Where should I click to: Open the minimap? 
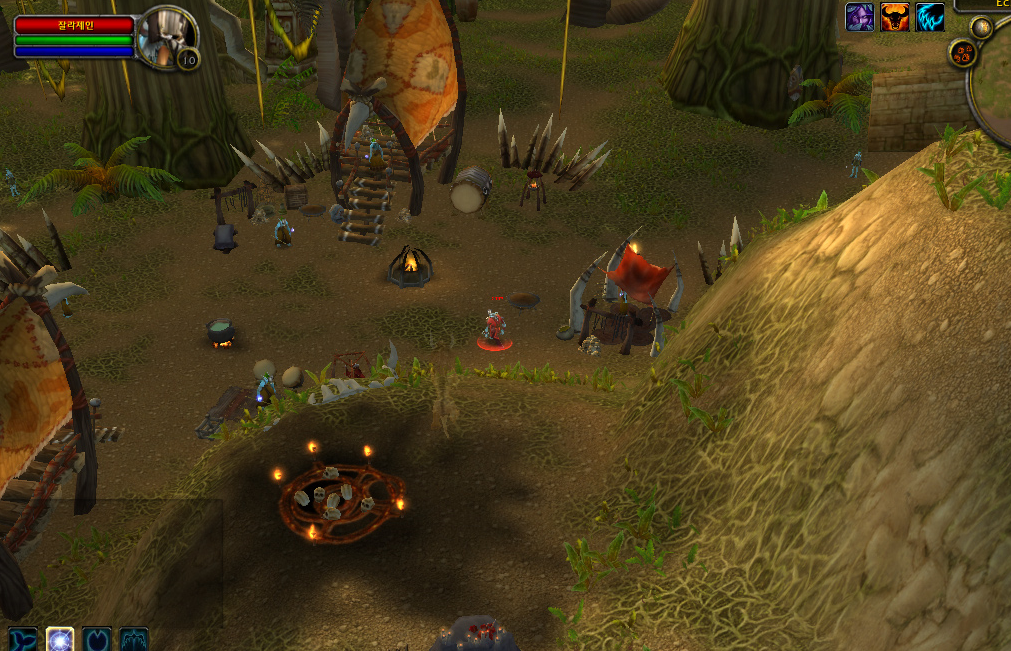tap(995, 85)
